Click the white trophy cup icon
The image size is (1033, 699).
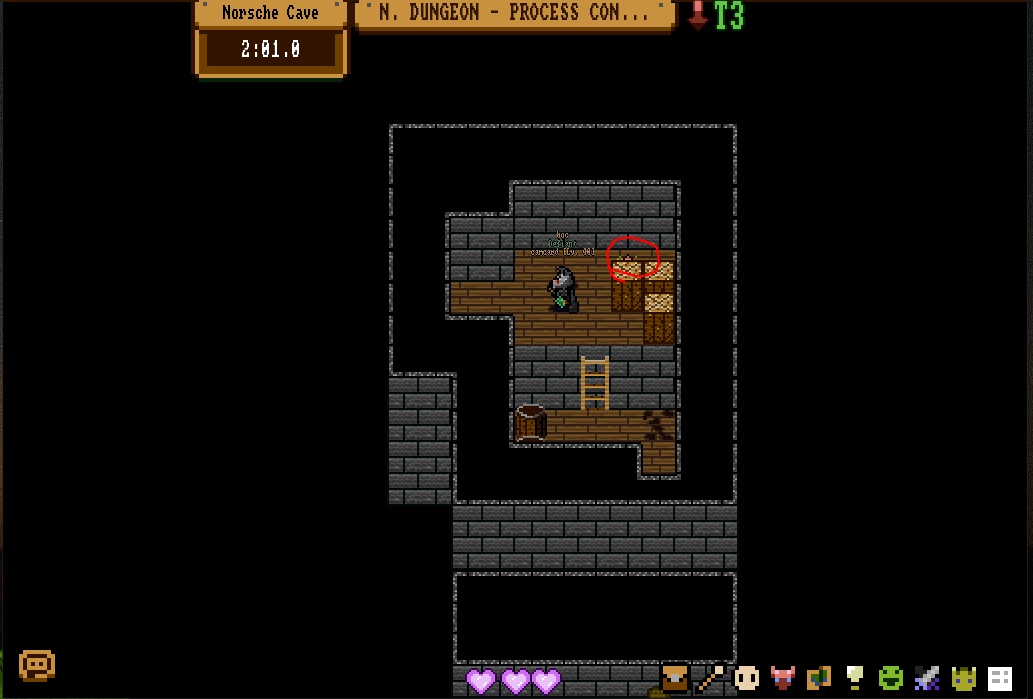tap(855, 678)
